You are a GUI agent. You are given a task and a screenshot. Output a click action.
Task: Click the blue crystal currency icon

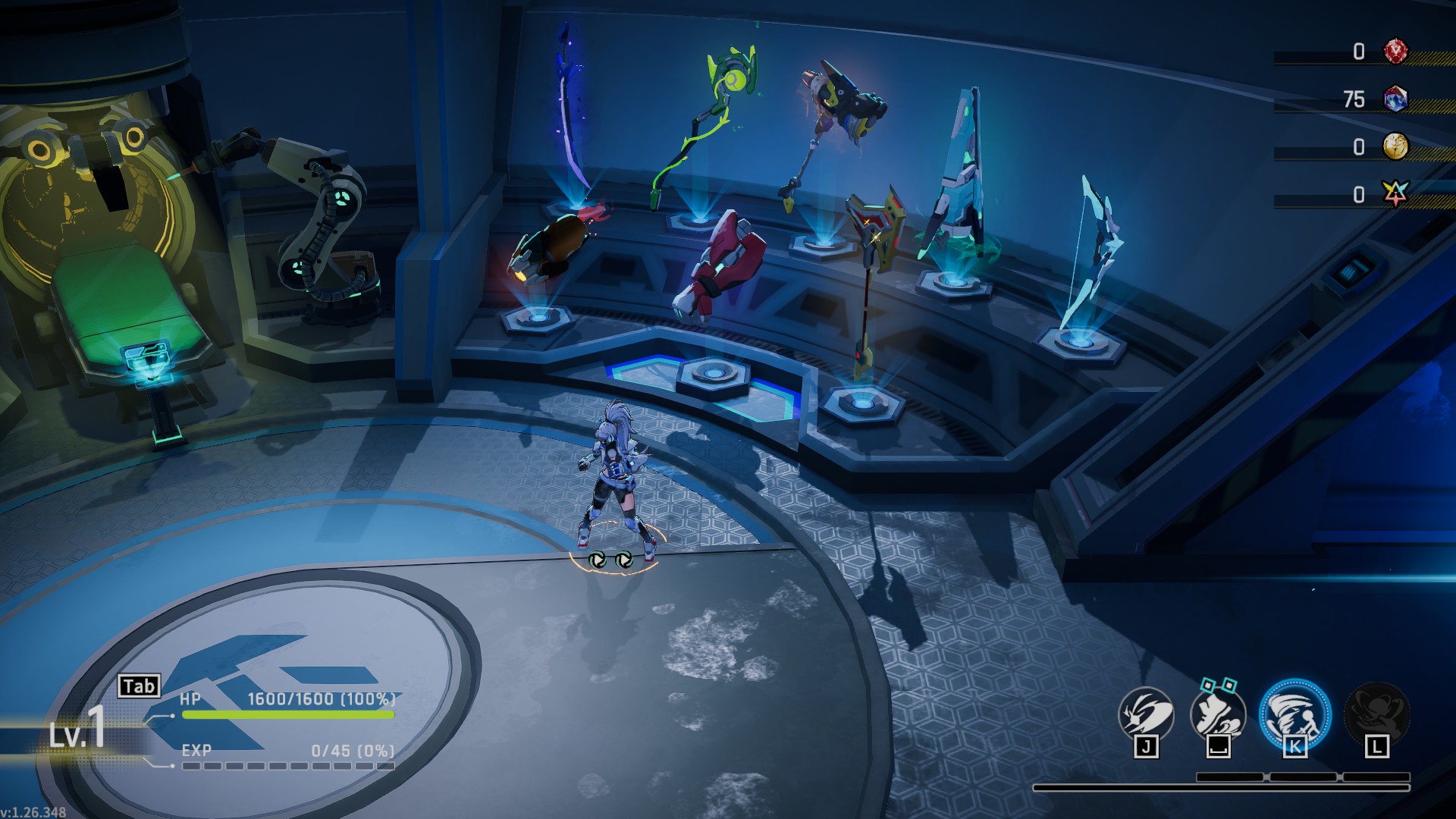coord(1395,99)
